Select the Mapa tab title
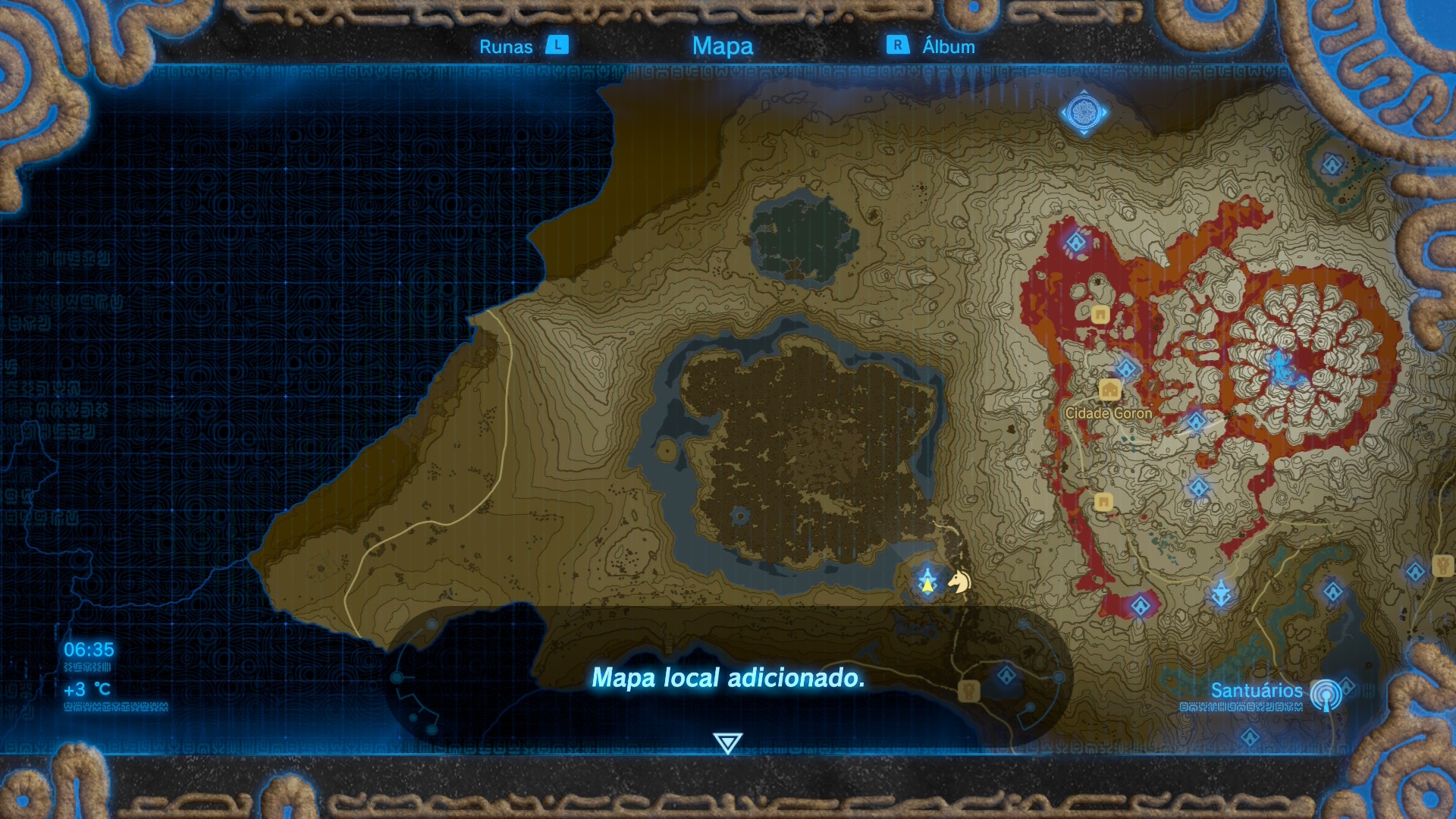 [x=722, y=46]
